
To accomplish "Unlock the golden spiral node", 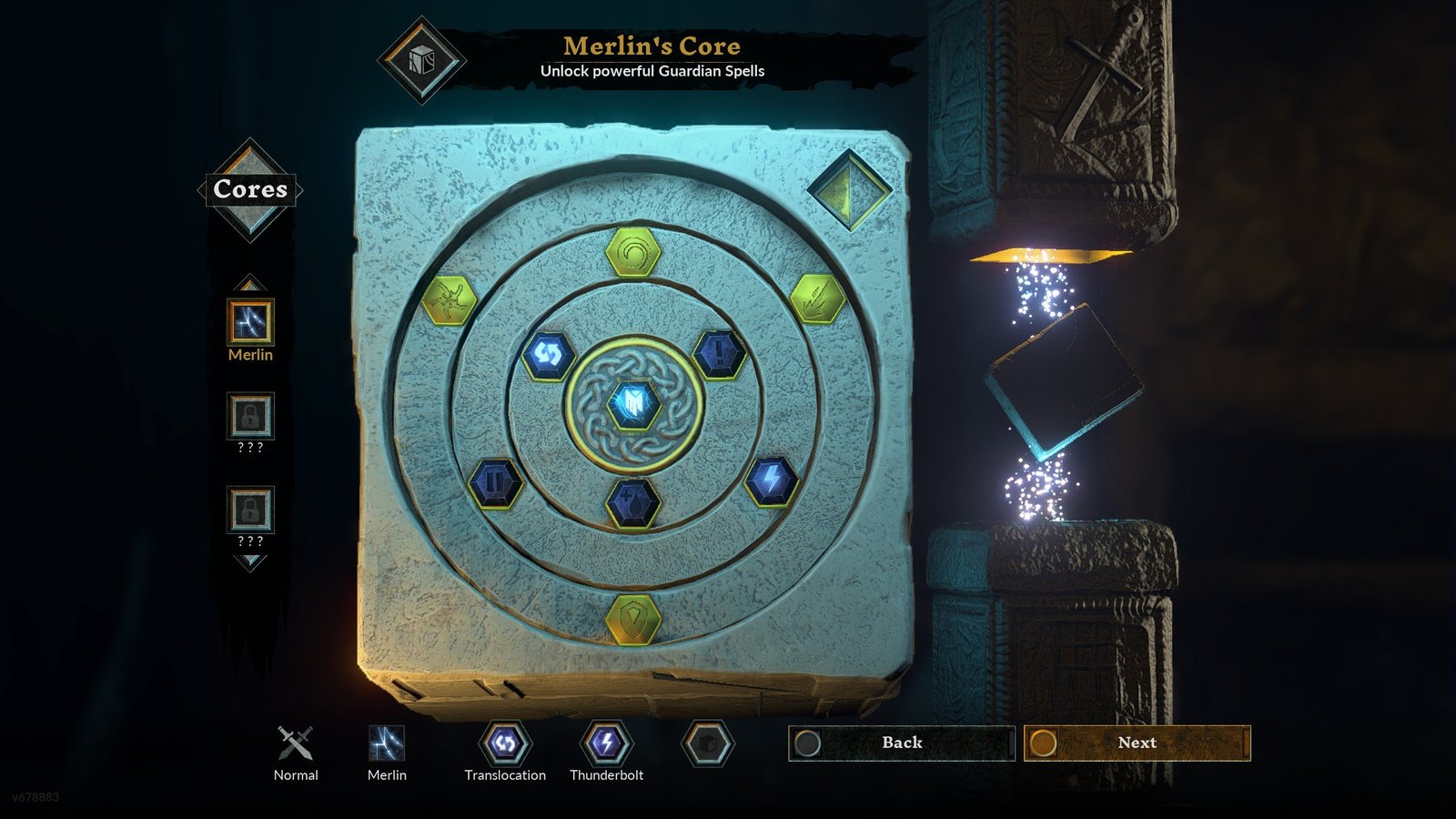I will (x=632, y=253).
